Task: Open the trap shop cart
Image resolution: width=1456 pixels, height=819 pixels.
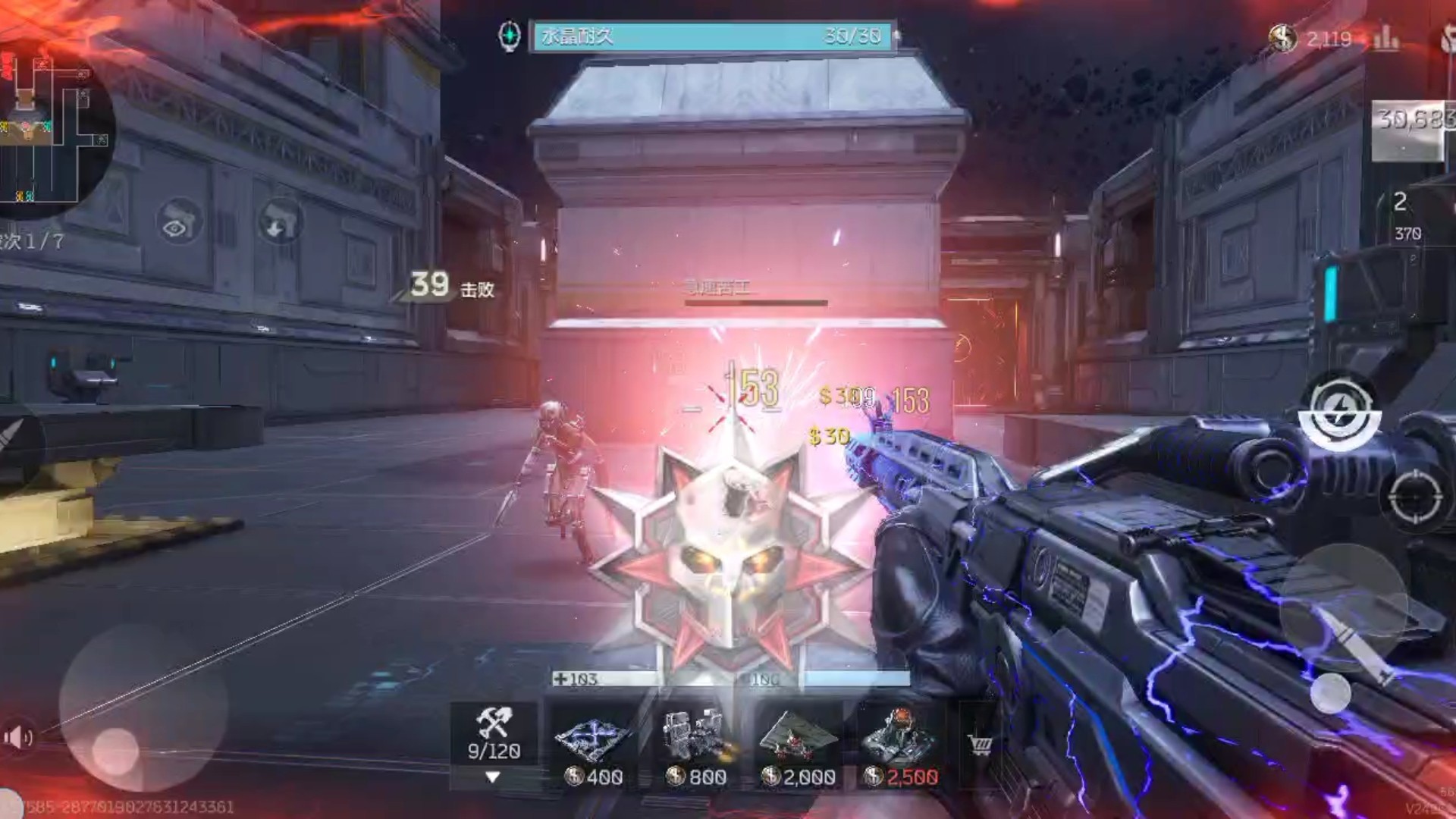Action: point(981,745)
